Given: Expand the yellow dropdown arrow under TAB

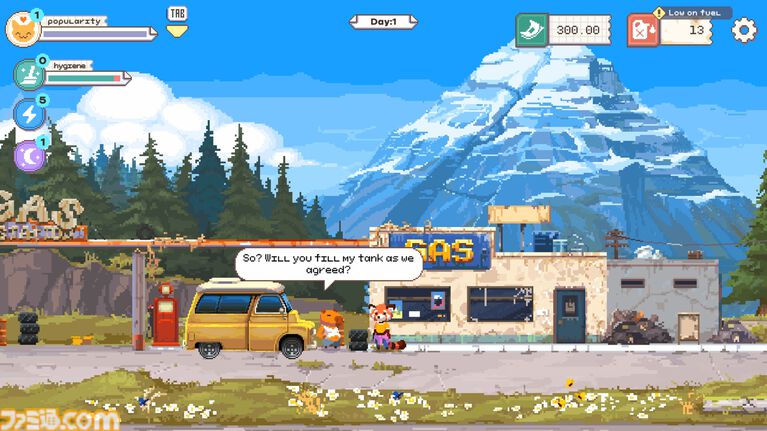Looking at the screenshot, I should tap(176, 31).
